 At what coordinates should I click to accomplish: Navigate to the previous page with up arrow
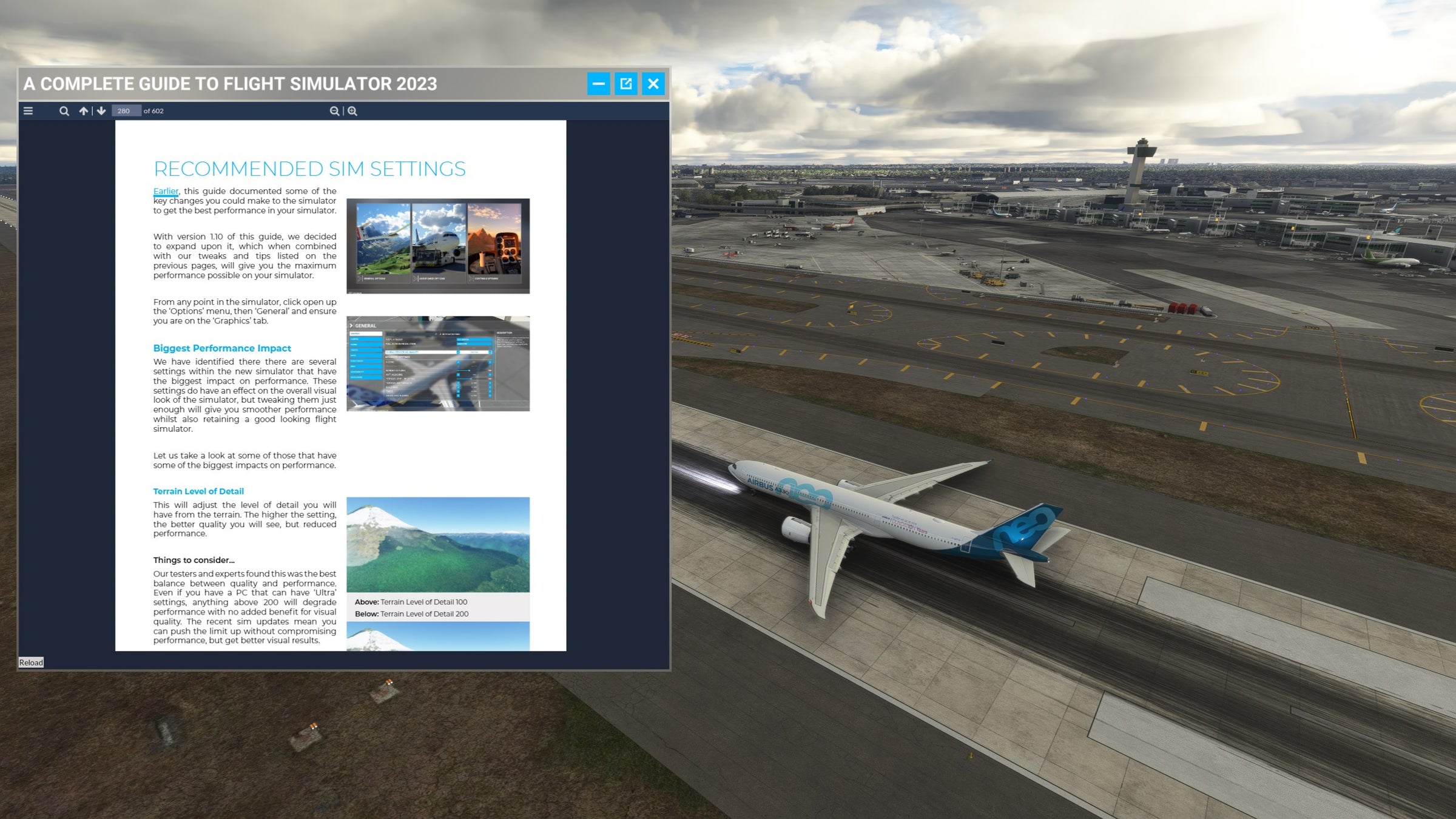pos(83,111)
